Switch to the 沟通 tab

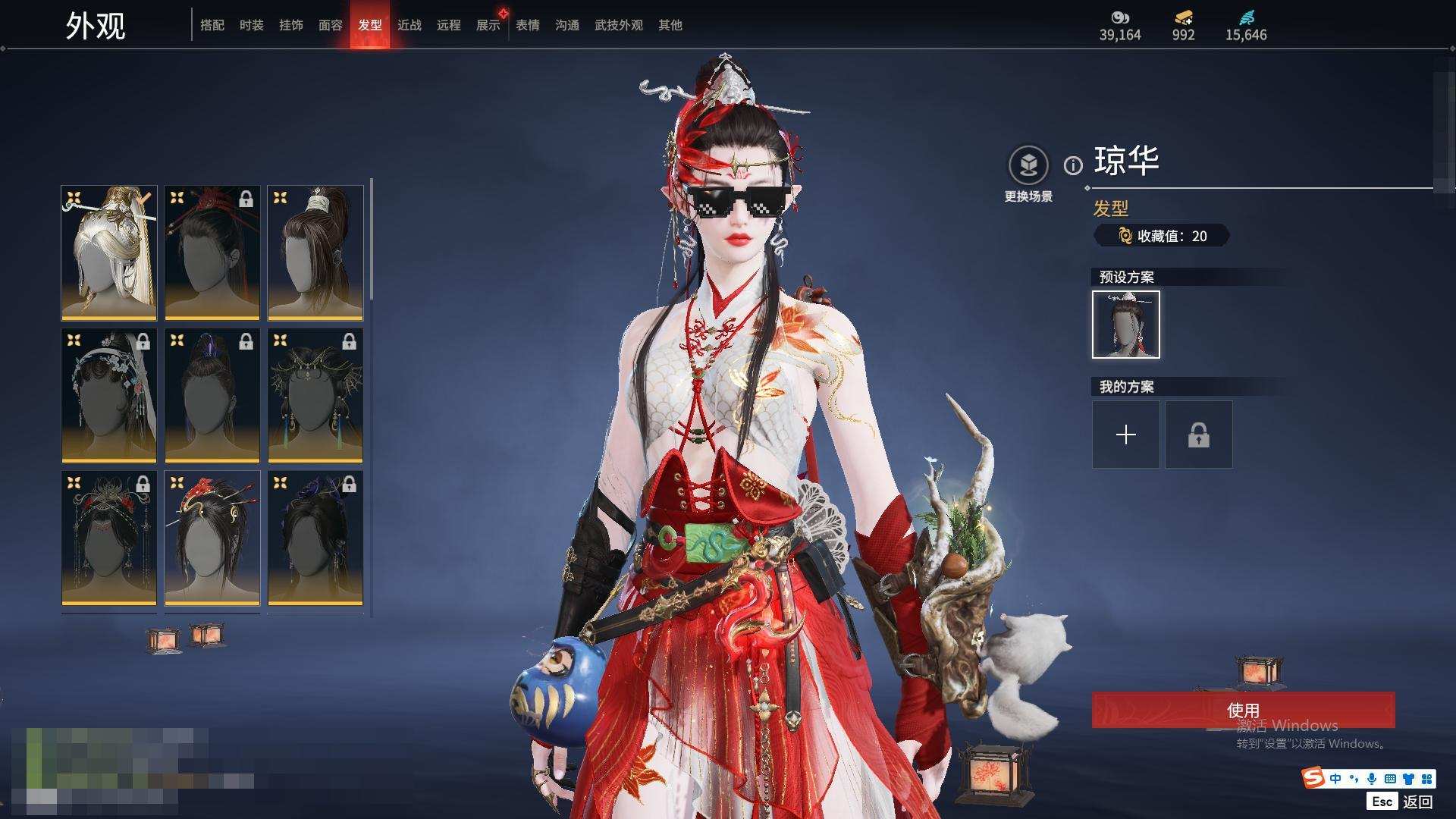(566, 25)
